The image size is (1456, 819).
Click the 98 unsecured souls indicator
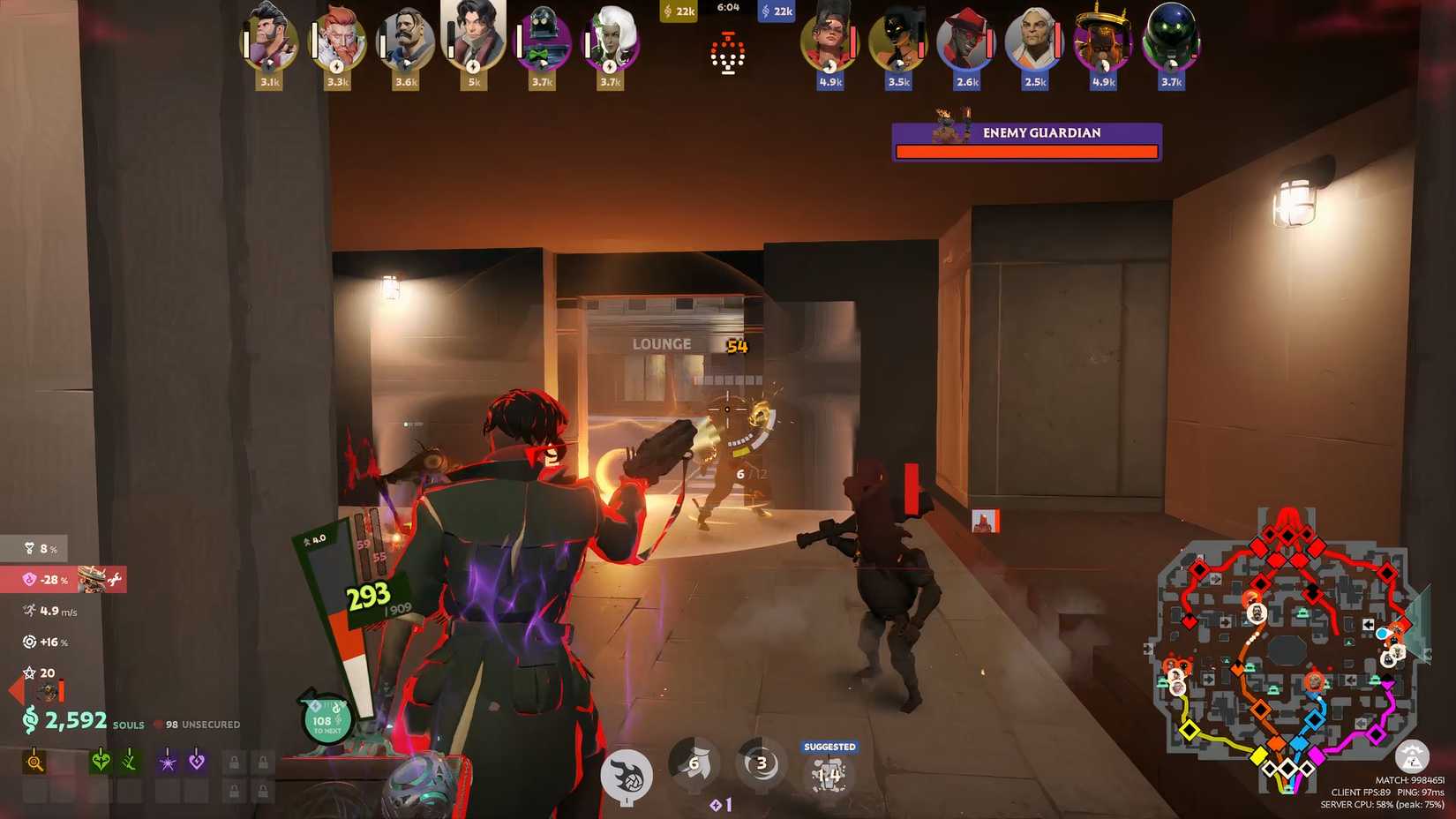tap(199, 724)
